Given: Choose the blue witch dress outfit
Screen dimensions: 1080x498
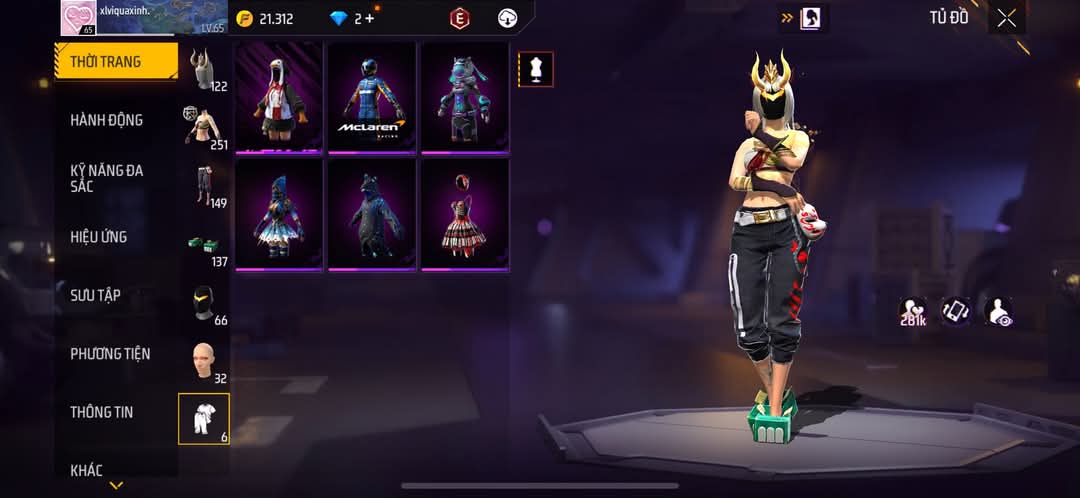Looking at the screenshot, I should pos(279,214).
